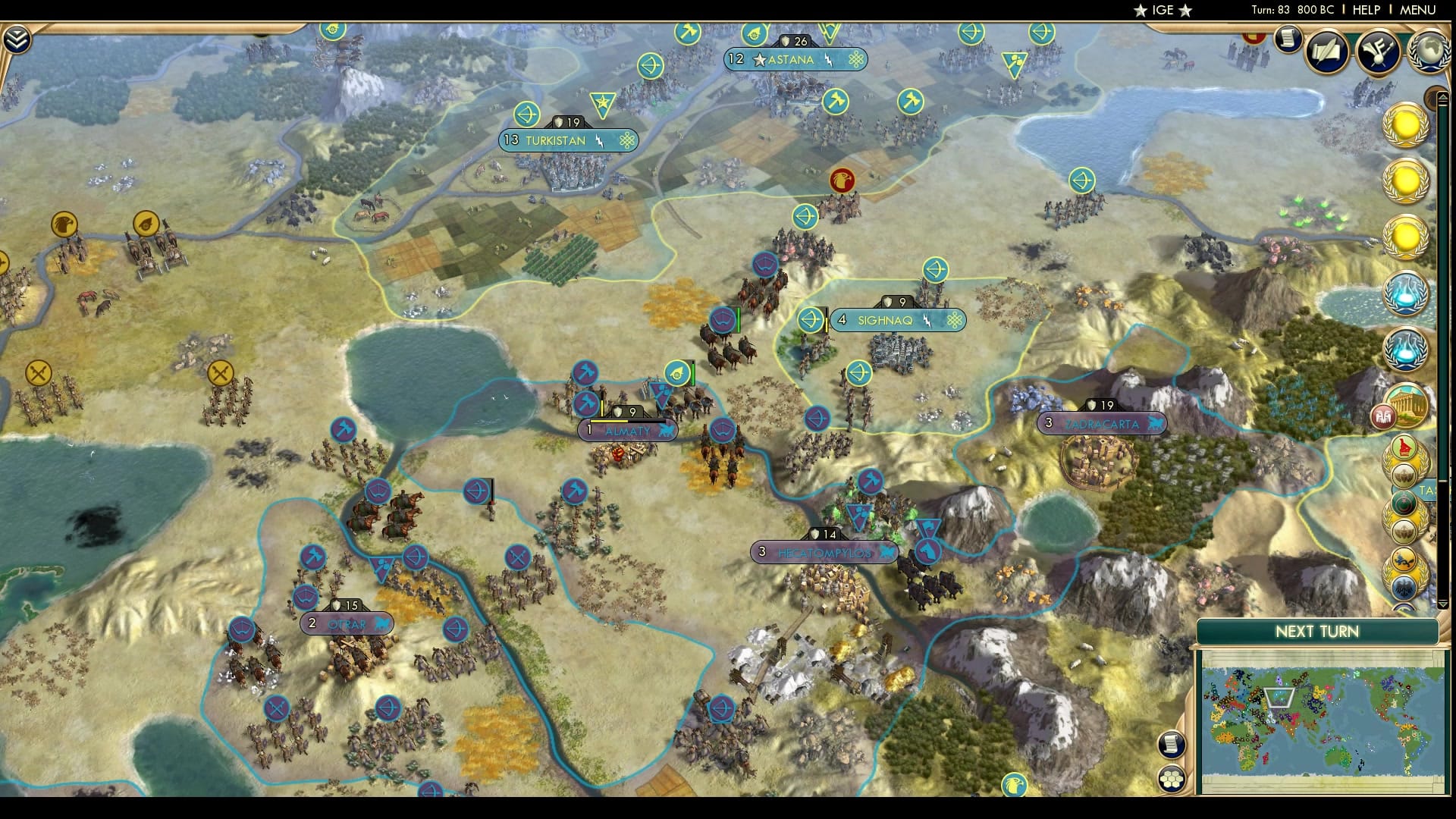Screen dimensions: 1456x819
Task: Open the Diplomacy overview icon
Action: click(1380, 52)
